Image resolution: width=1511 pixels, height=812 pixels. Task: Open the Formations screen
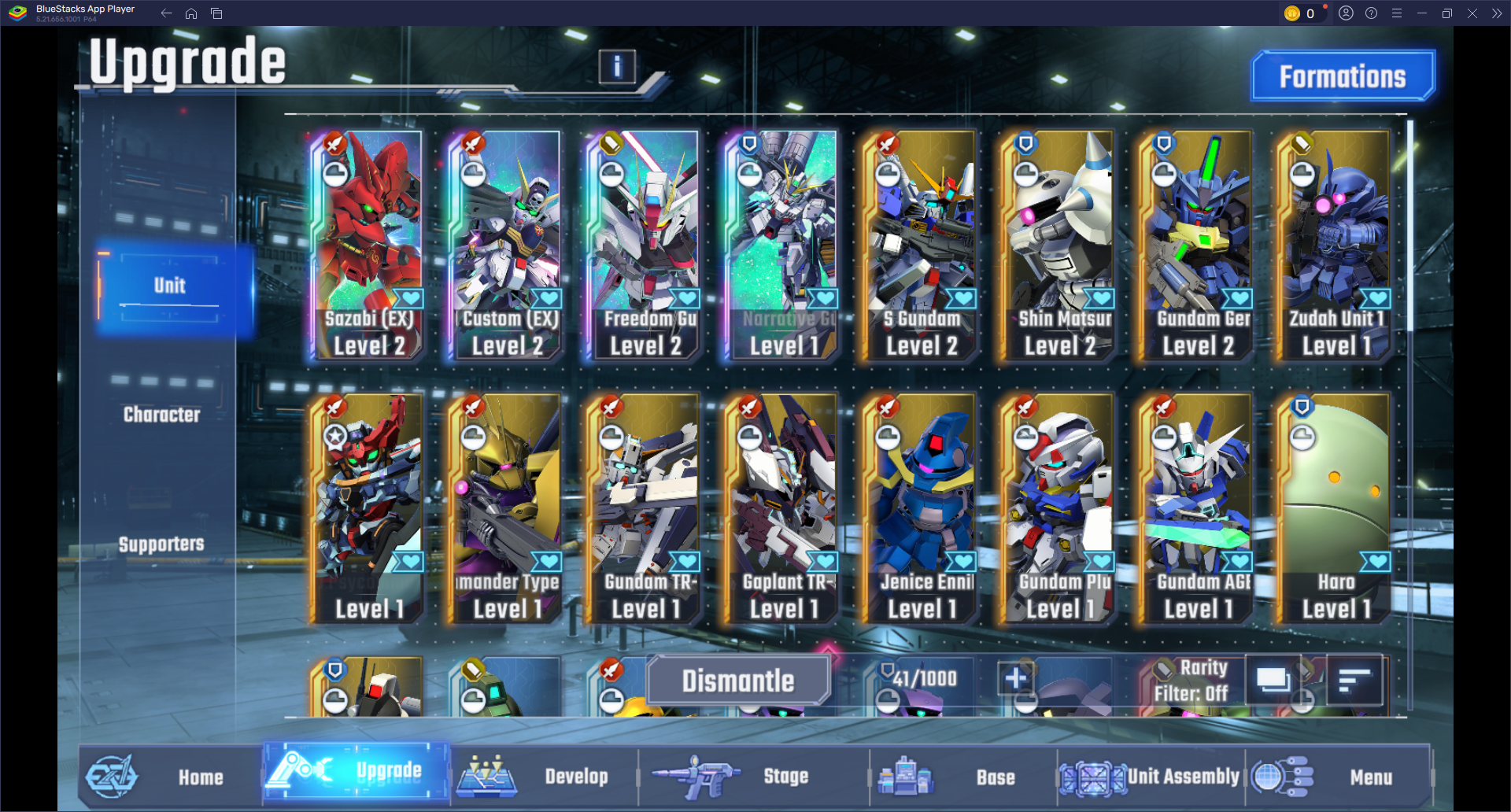tap(1343, 76)
